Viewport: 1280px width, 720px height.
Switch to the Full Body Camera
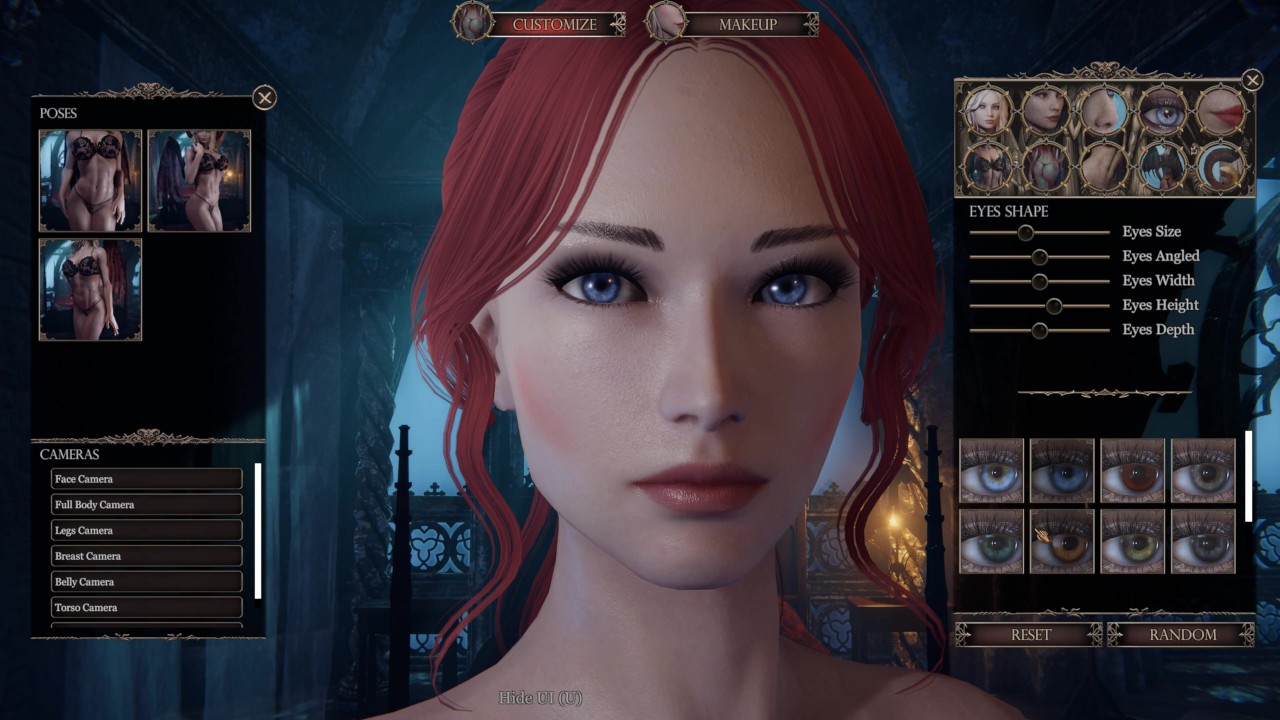[x=146, y=505]
